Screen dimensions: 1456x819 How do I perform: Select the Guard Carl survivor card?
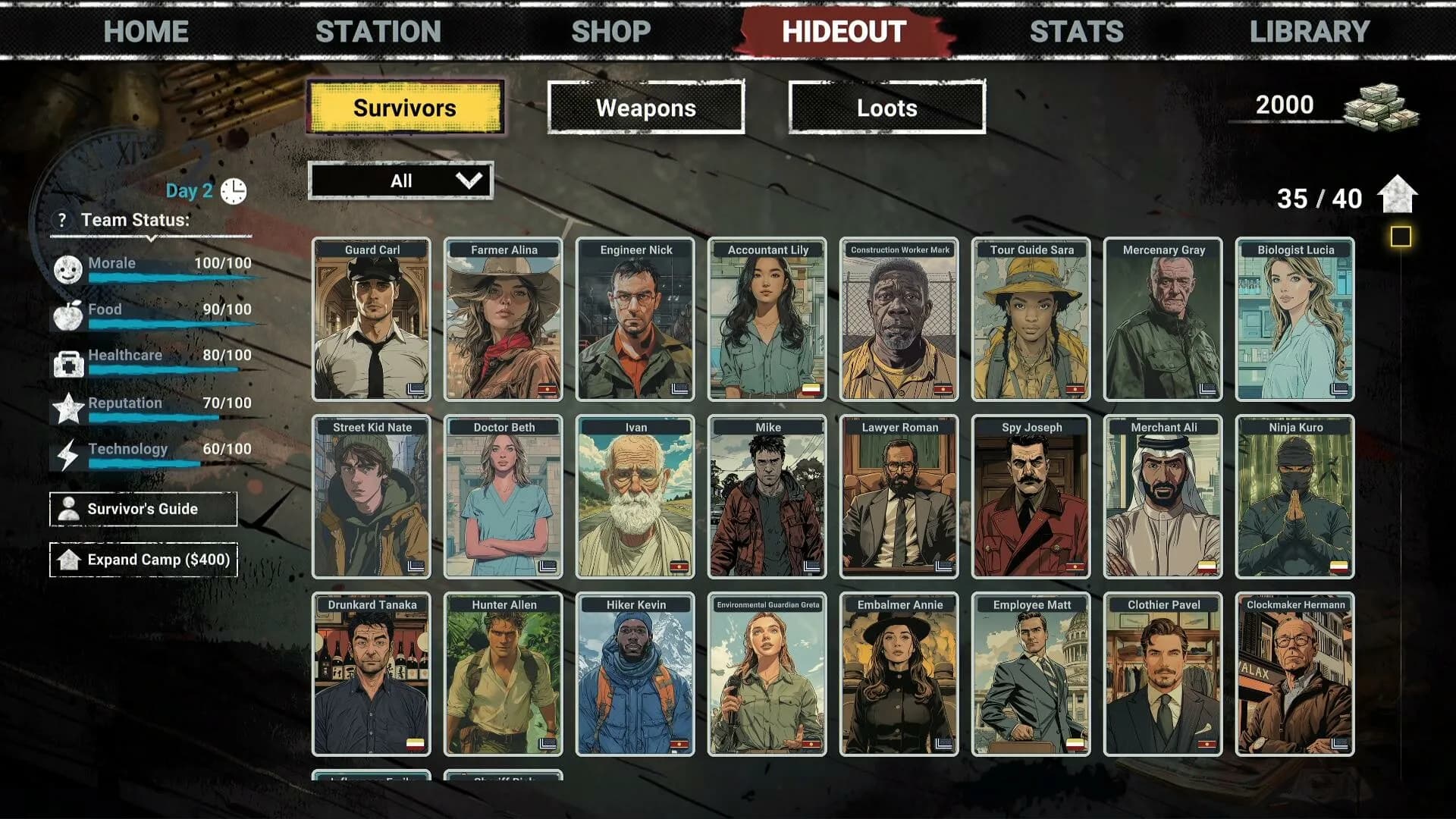371,322
